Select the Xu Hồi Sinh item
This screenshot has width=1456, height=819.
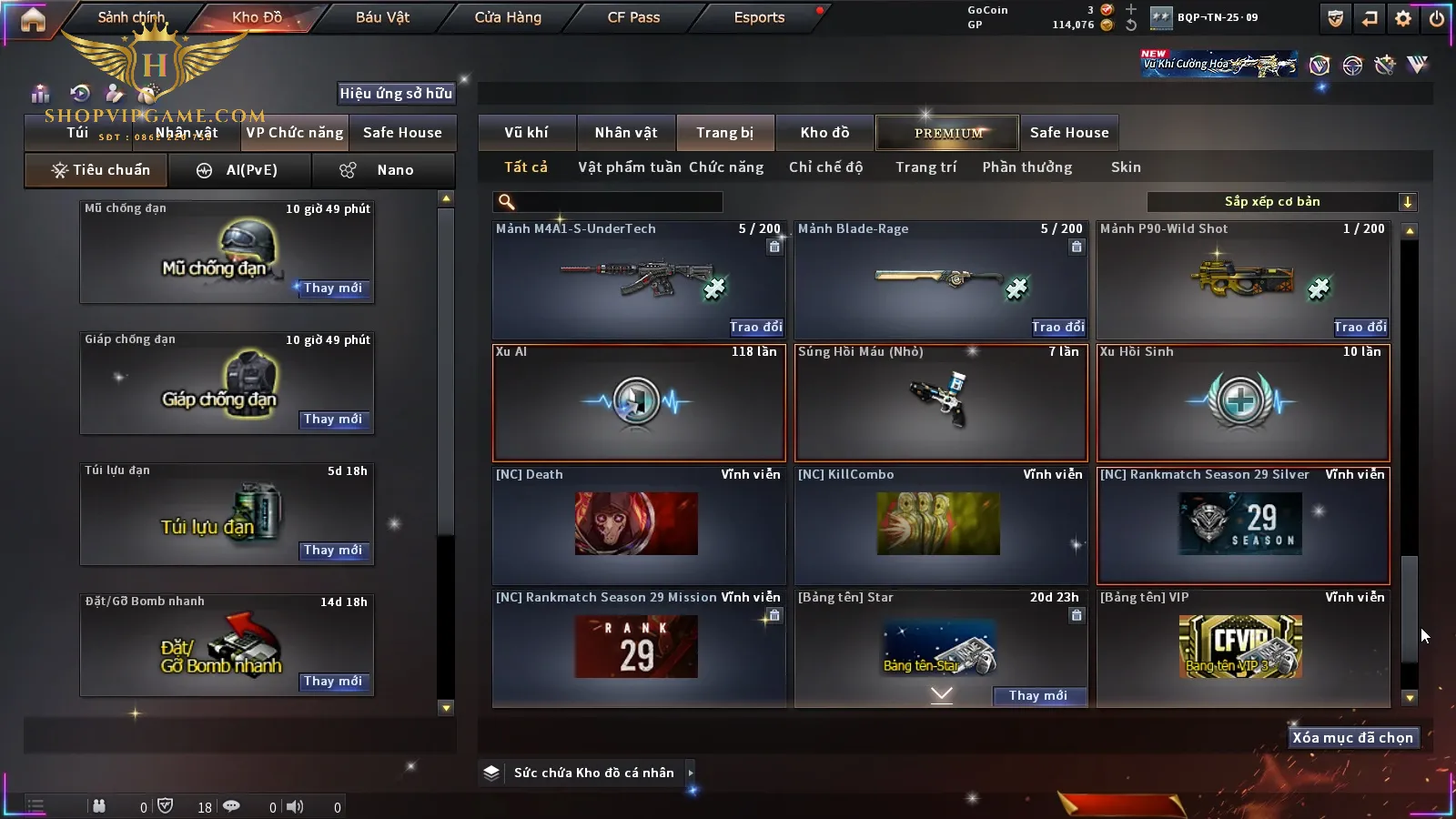tap(1243, 402)
